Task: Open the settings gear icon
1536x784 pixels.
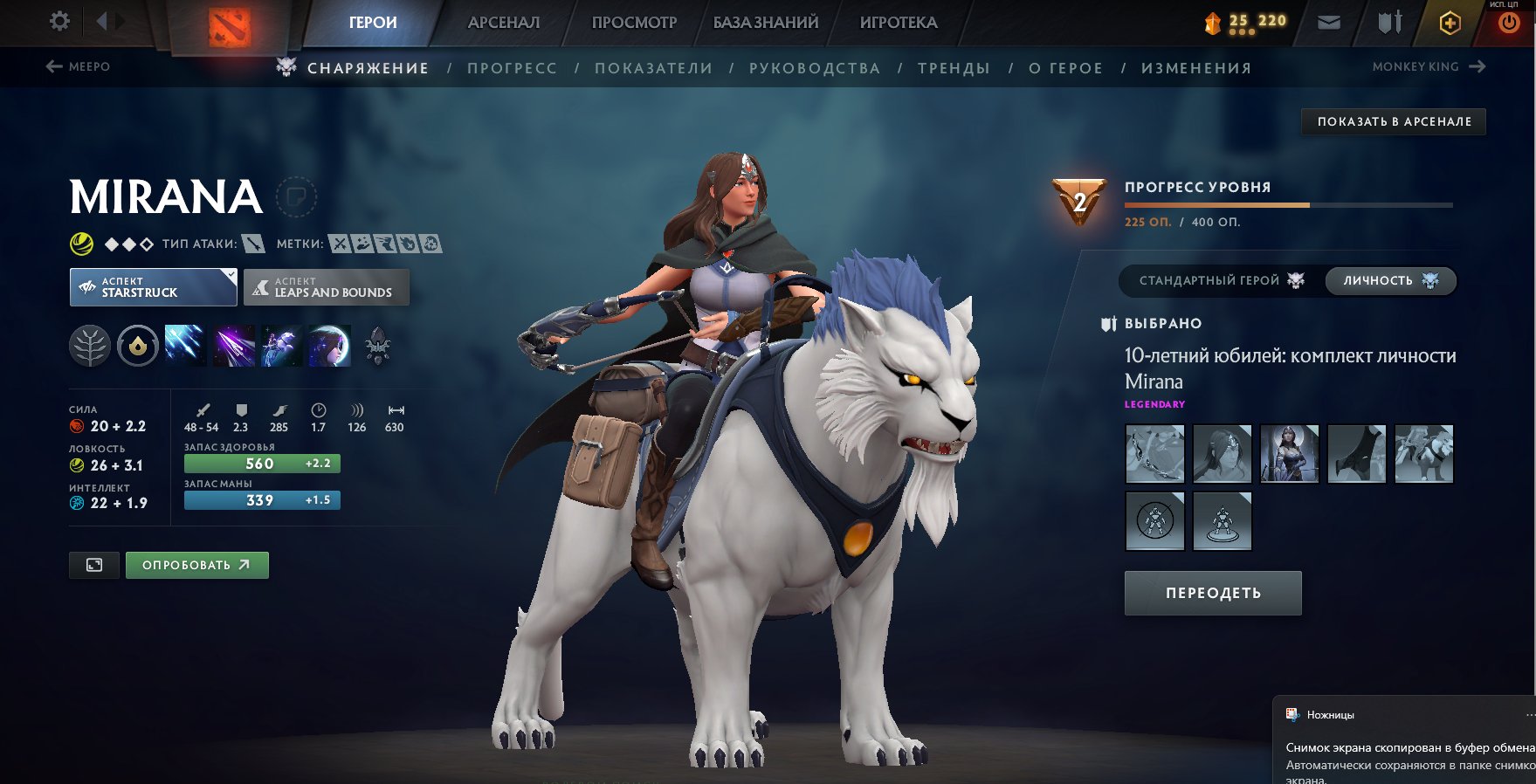Action: (x=58, y=21)
